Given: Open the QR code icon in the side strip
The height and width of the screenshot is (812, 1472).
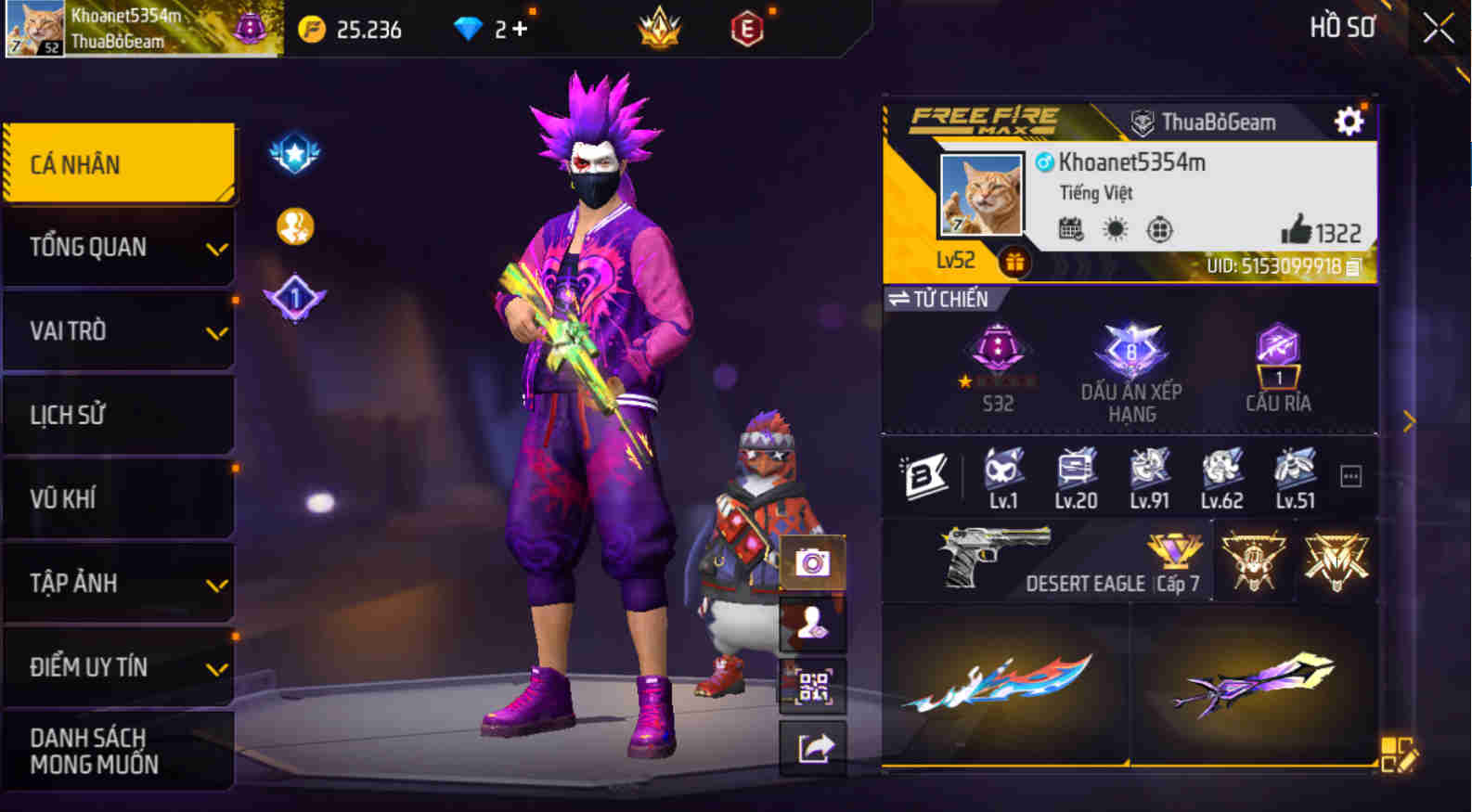Looking at the screenshot, I should 812,687.
